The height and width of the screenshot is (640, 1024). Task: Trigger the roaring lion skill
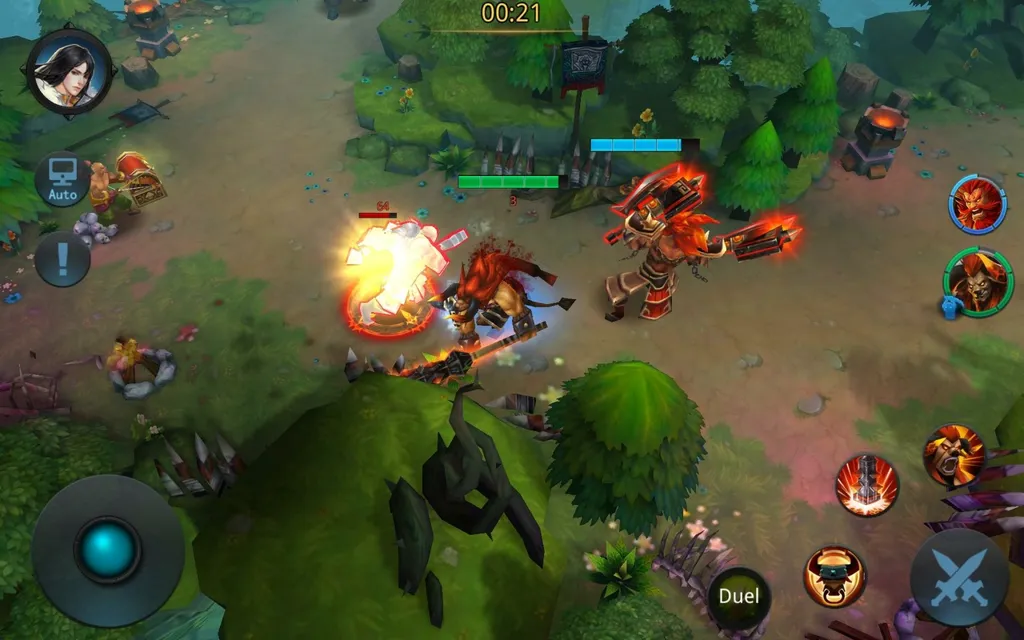tap(953, 456)
